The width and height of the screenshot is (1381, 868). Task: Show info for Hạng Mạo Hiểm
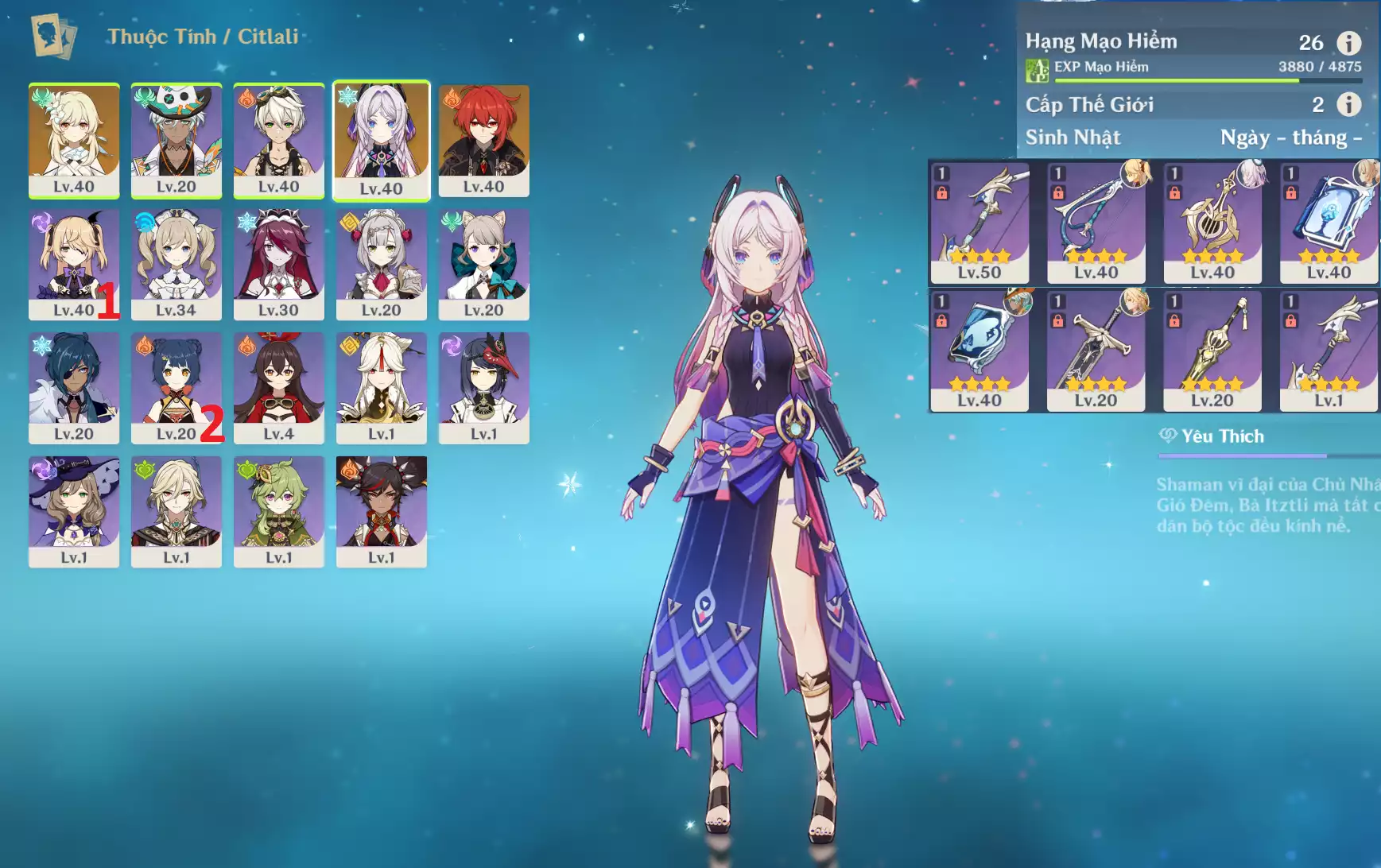pos(1348,42)
